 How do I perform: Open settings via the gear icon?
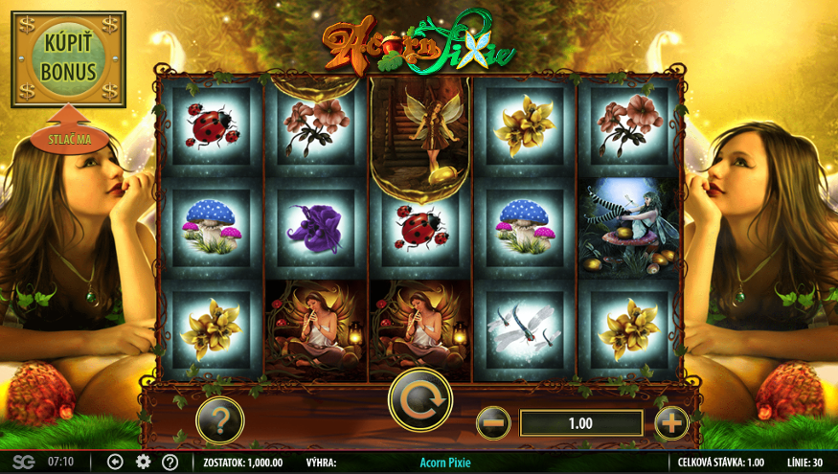click(x=143, y=462)
